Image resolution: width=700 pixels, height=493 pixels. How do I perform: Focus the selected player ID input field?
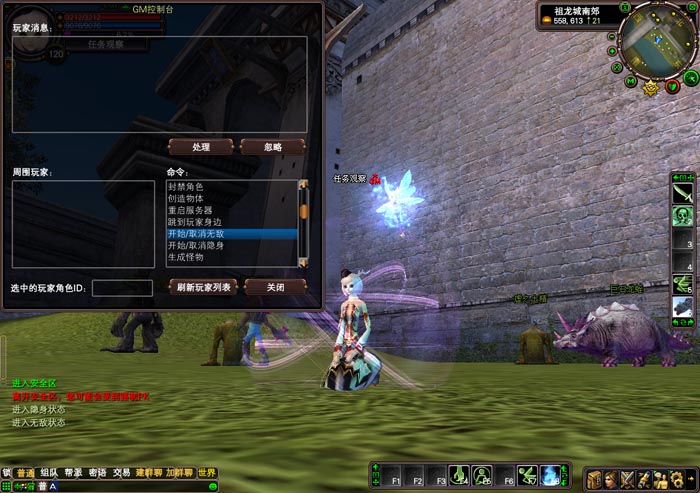[122, 288]
